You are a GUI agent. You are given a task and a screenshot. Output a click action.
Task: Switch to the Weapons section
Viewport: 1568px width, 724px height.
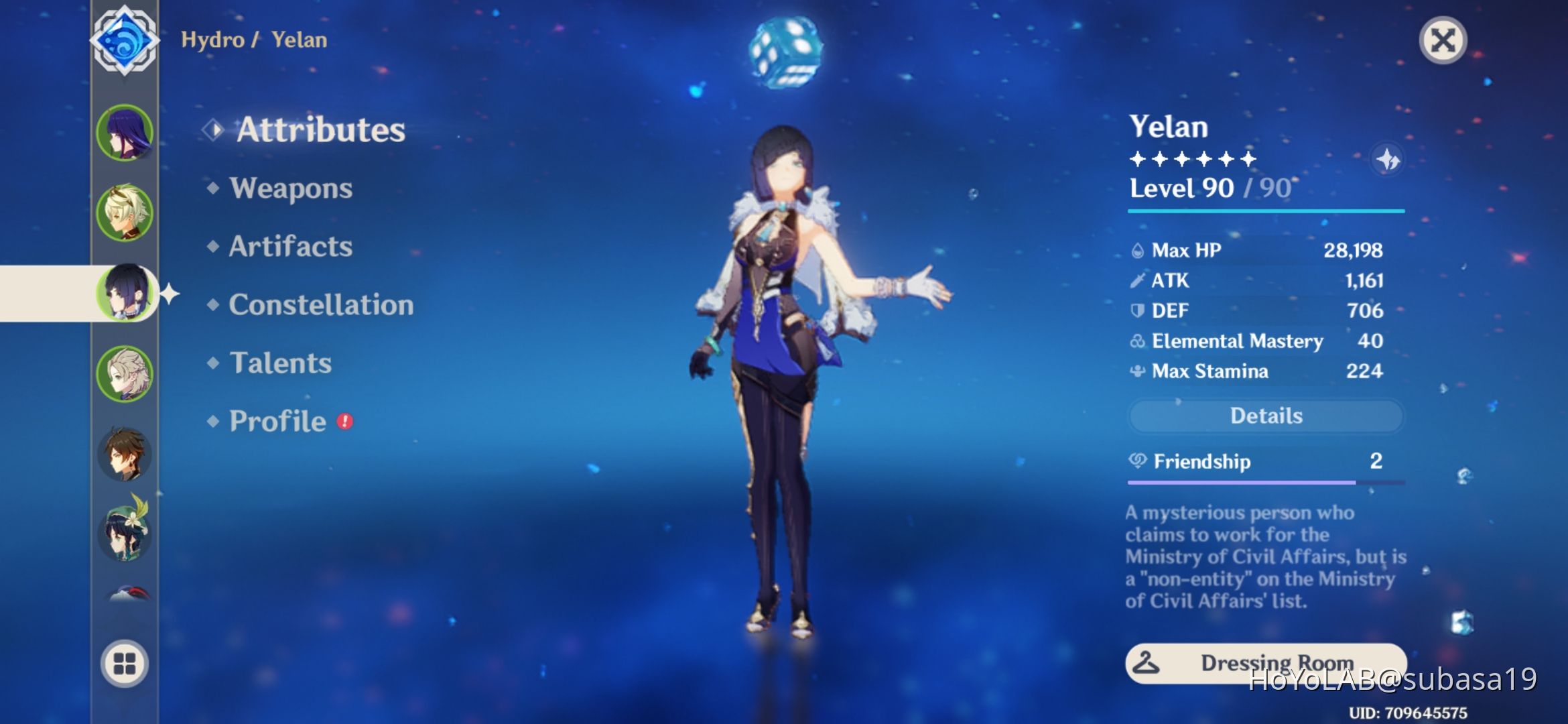[289, 188]
